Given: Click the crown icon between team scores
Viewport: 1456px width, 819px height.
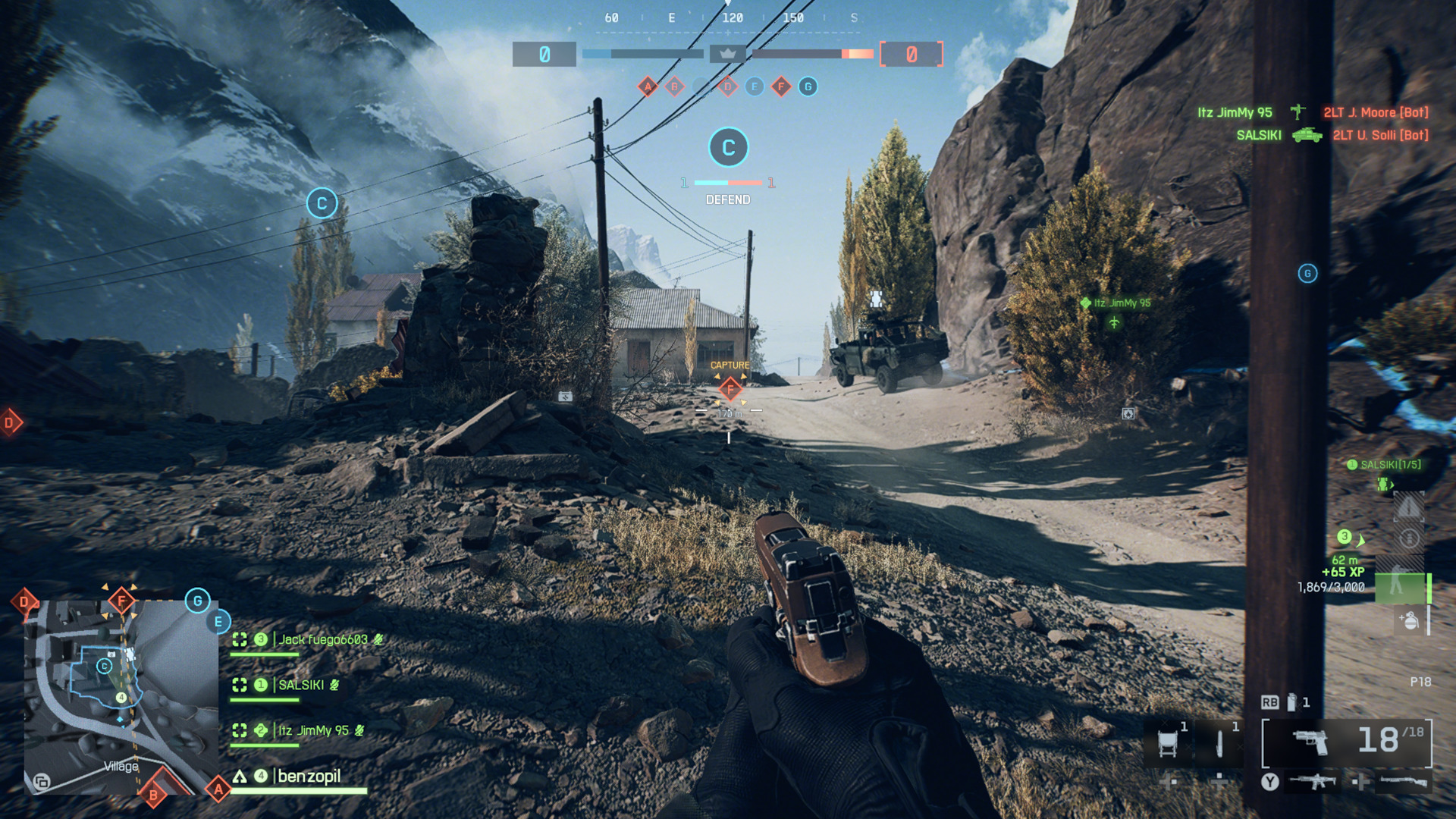Looking at the screenshot, I should pyautogui.click(x=727, y=54).
